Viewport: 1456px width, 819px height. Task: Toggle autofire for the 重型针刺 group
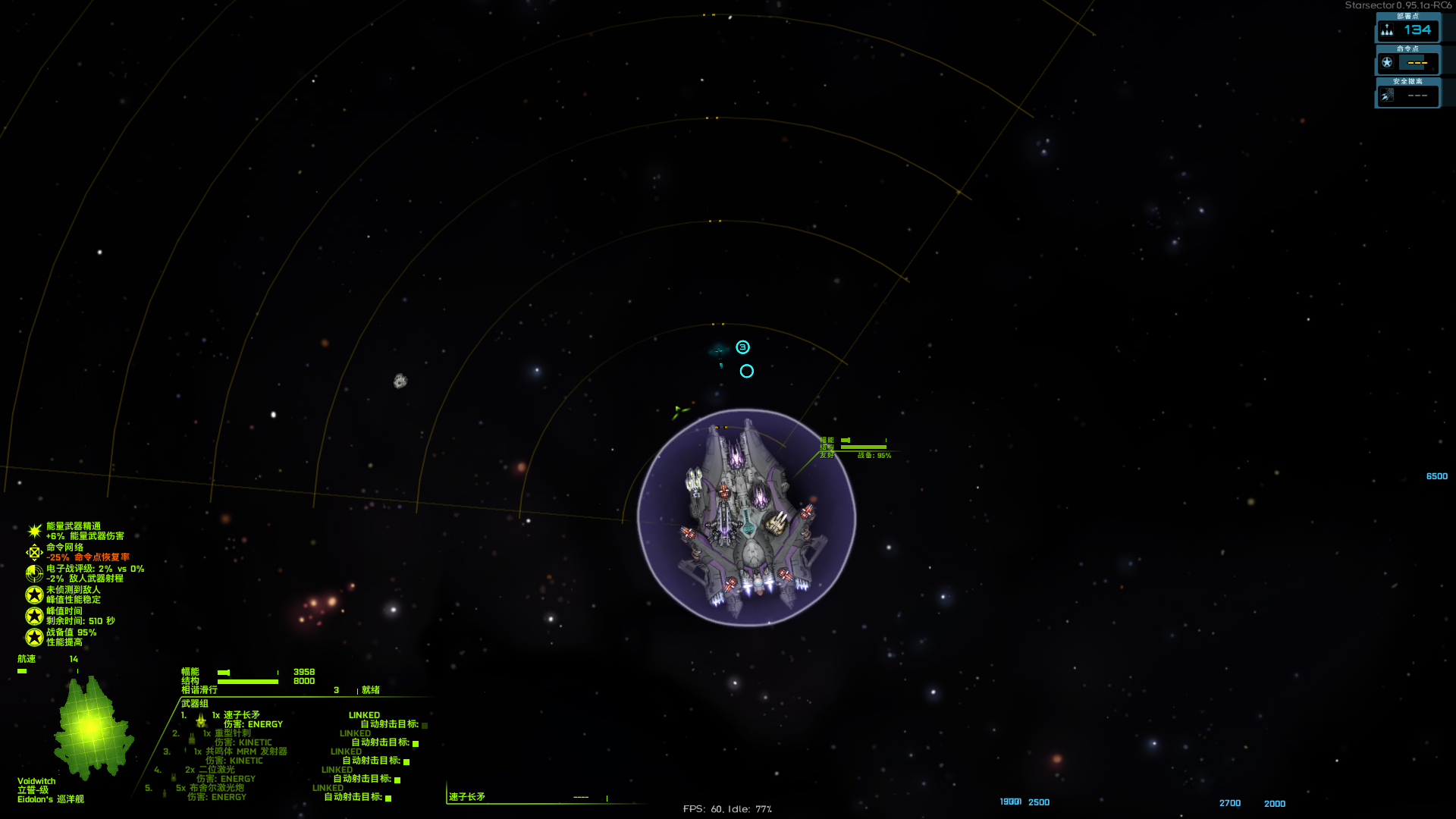click(x=416, y=743)
